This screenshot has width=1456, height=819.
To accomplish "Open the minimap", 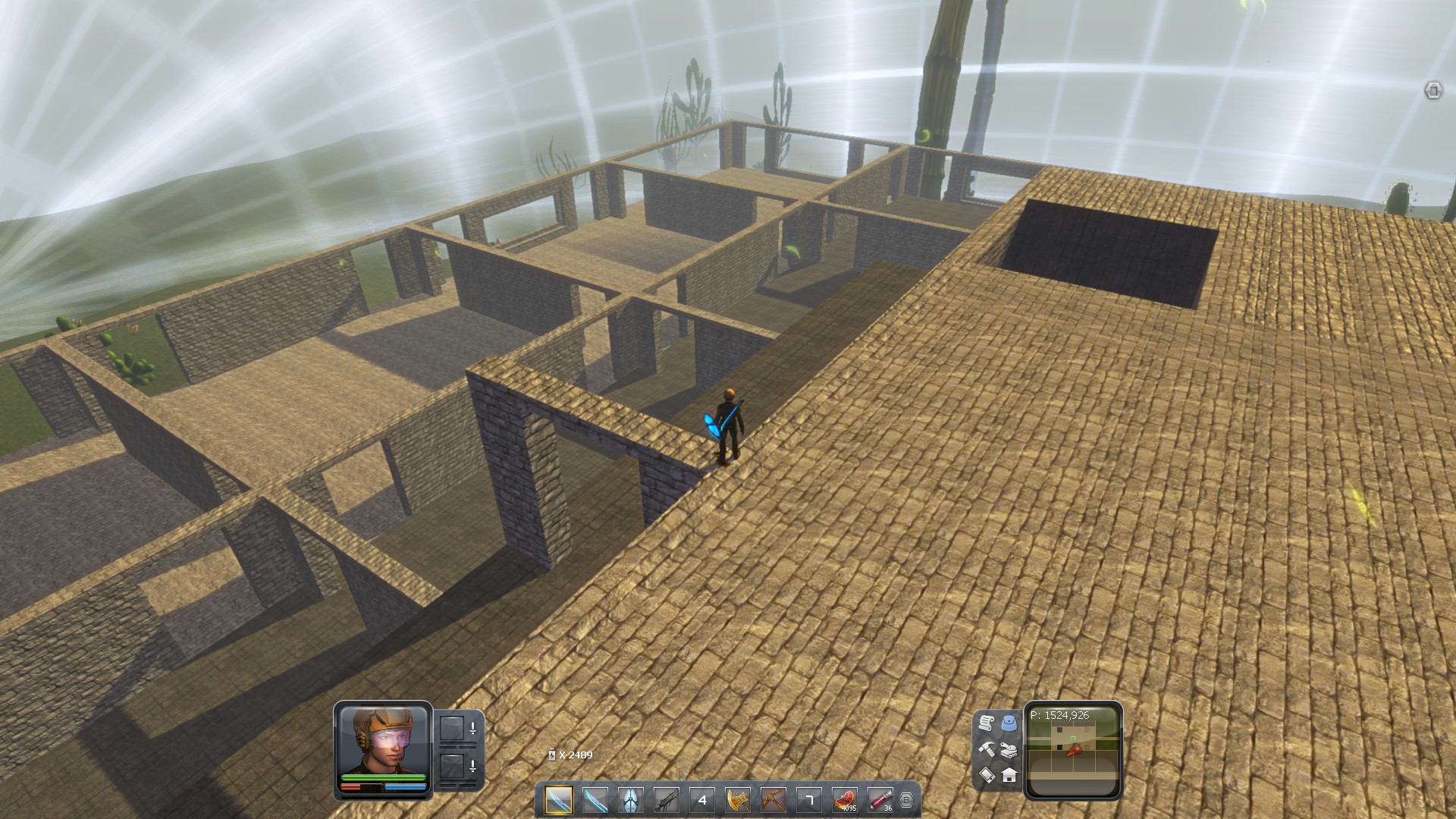I will click(x=1073, y=751).
